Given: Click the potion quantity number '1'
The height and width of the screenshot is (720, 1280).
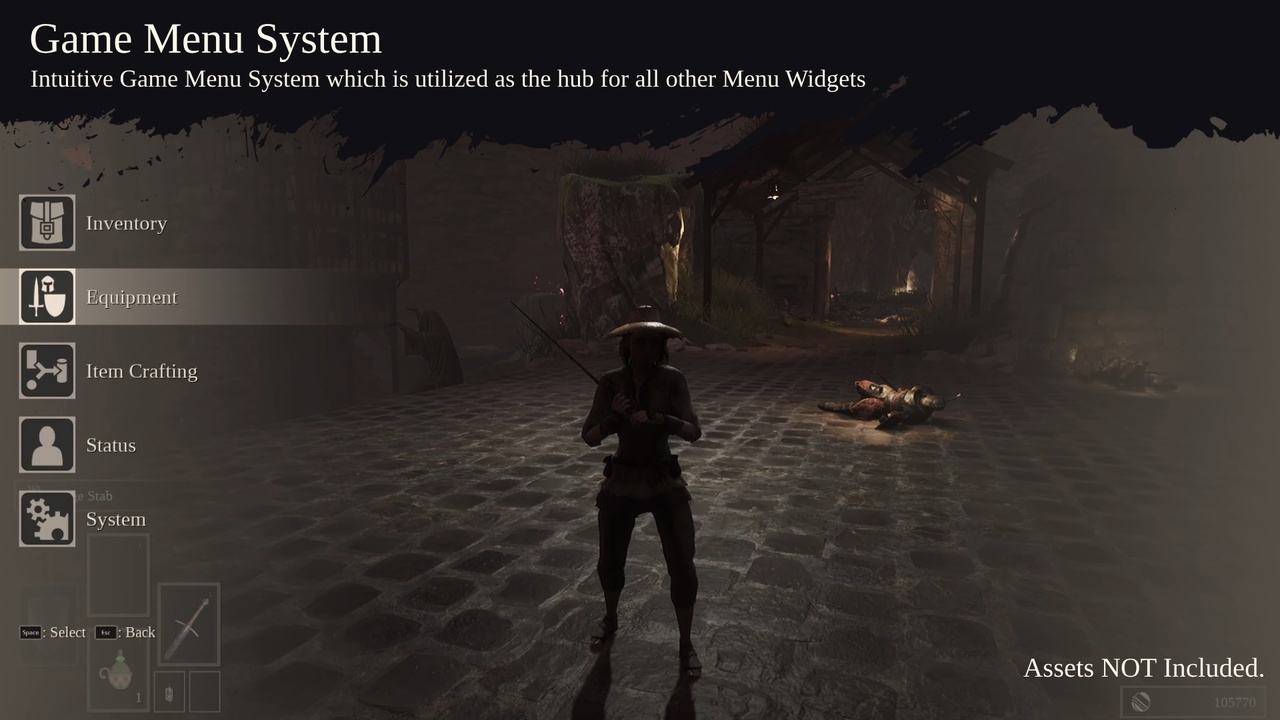Looking at the screenshot, I should (x=137, y=697).
